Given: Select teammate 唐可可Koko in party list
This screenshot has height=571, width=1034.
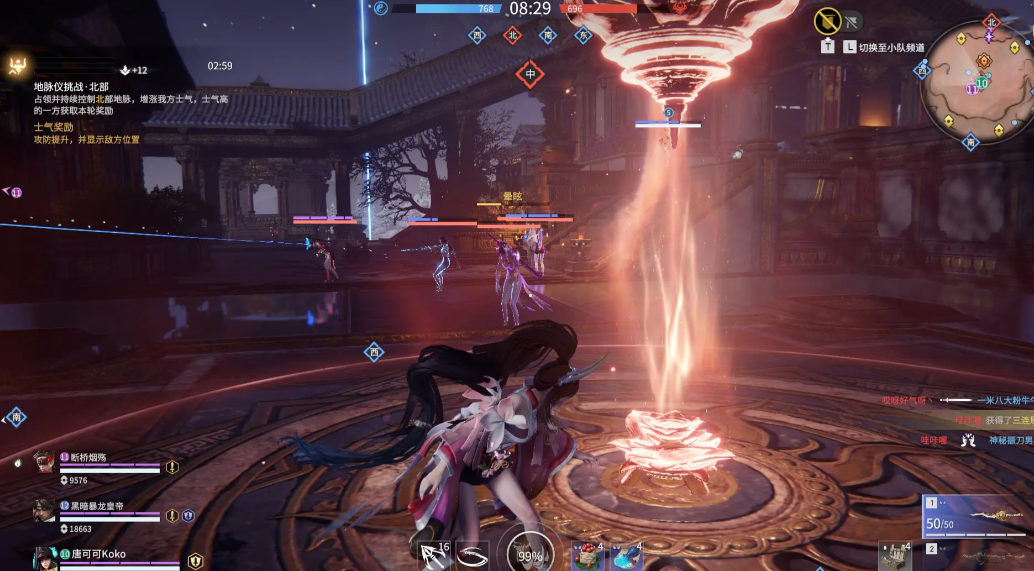Looking at the screenshot, I should click(96, 553).
